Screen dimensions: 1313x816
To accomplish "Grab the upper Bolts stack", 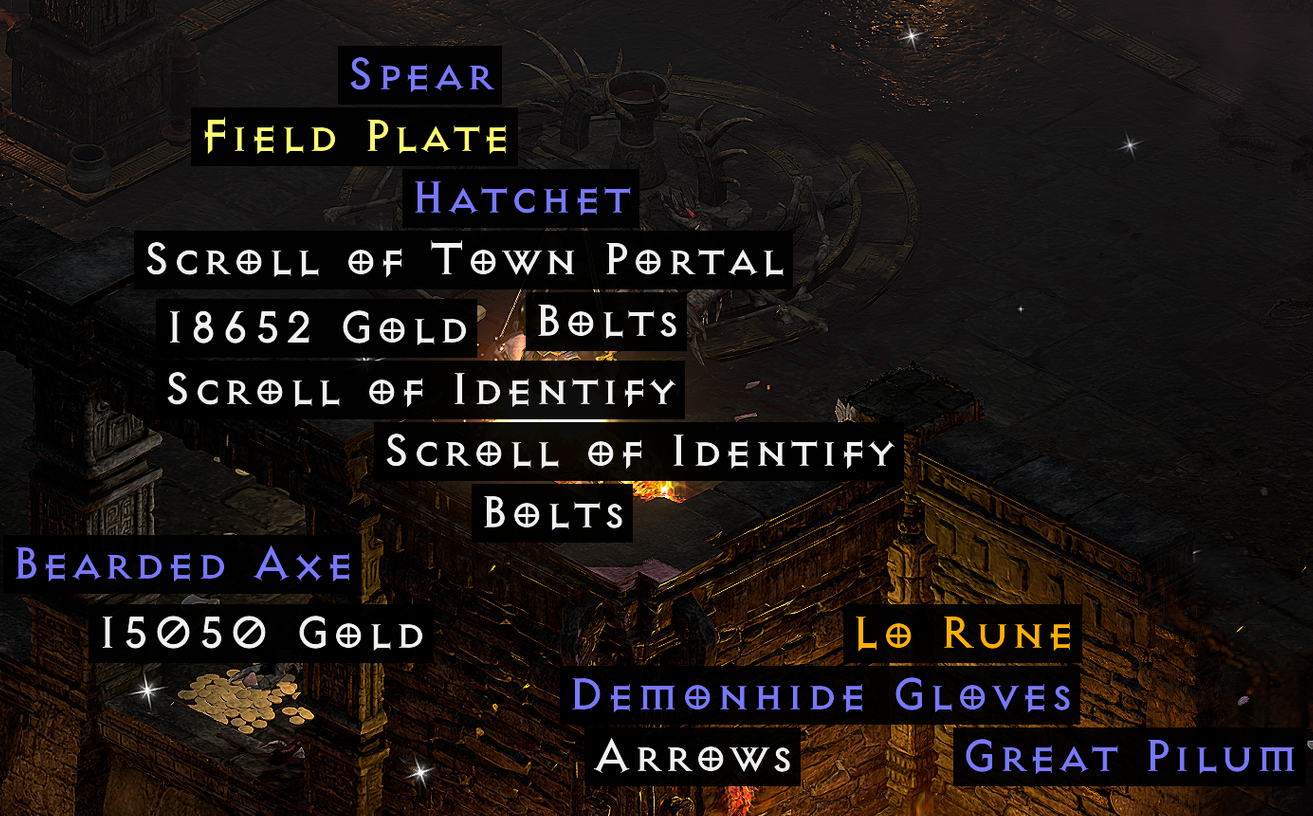I will pos(607,322).
